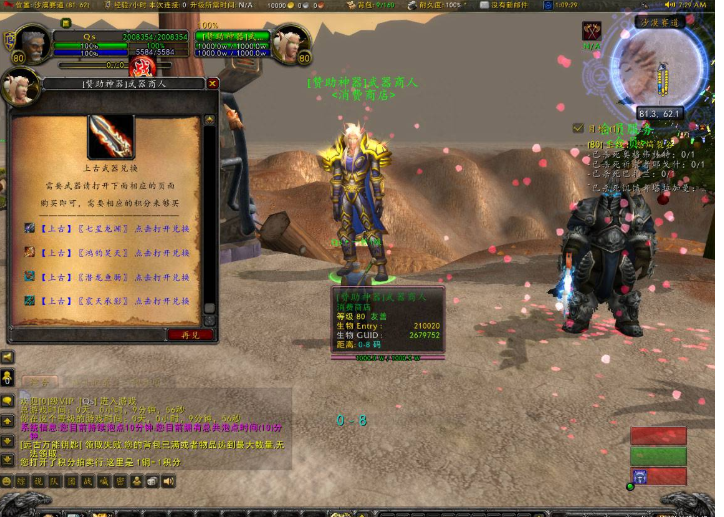
Task: Click the minimap
Action: 660,74
